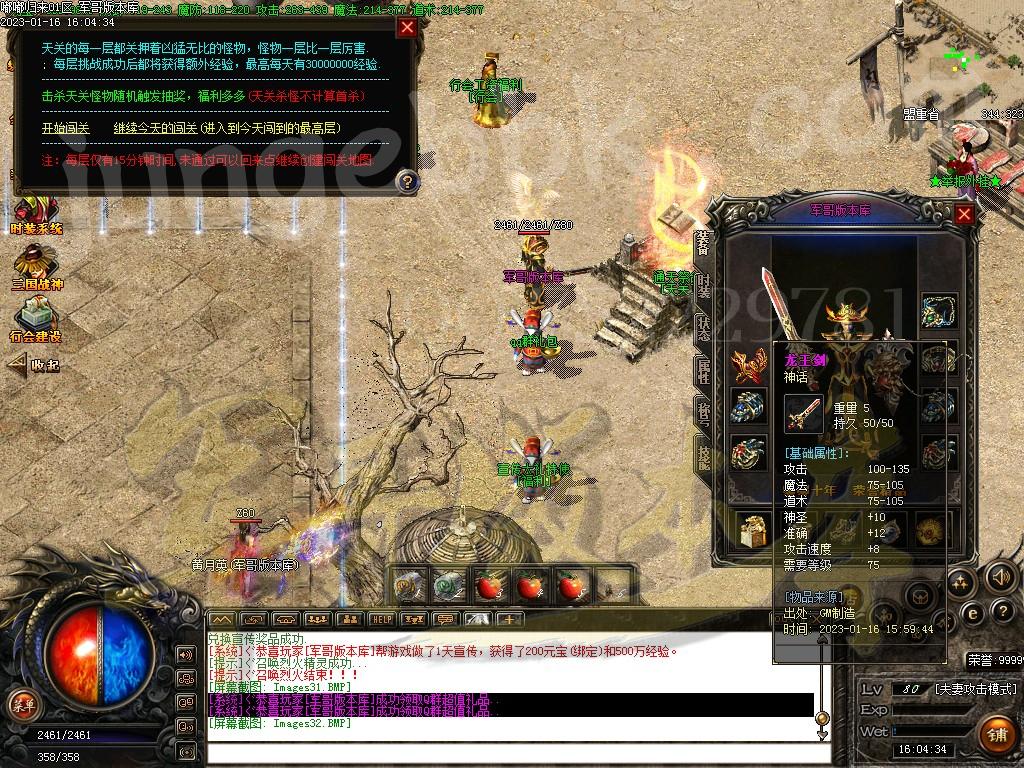The height and width of the screenshot is (768, 1024).
Task: Switch to the 时装 fashion tab
Action: [704, 284]
